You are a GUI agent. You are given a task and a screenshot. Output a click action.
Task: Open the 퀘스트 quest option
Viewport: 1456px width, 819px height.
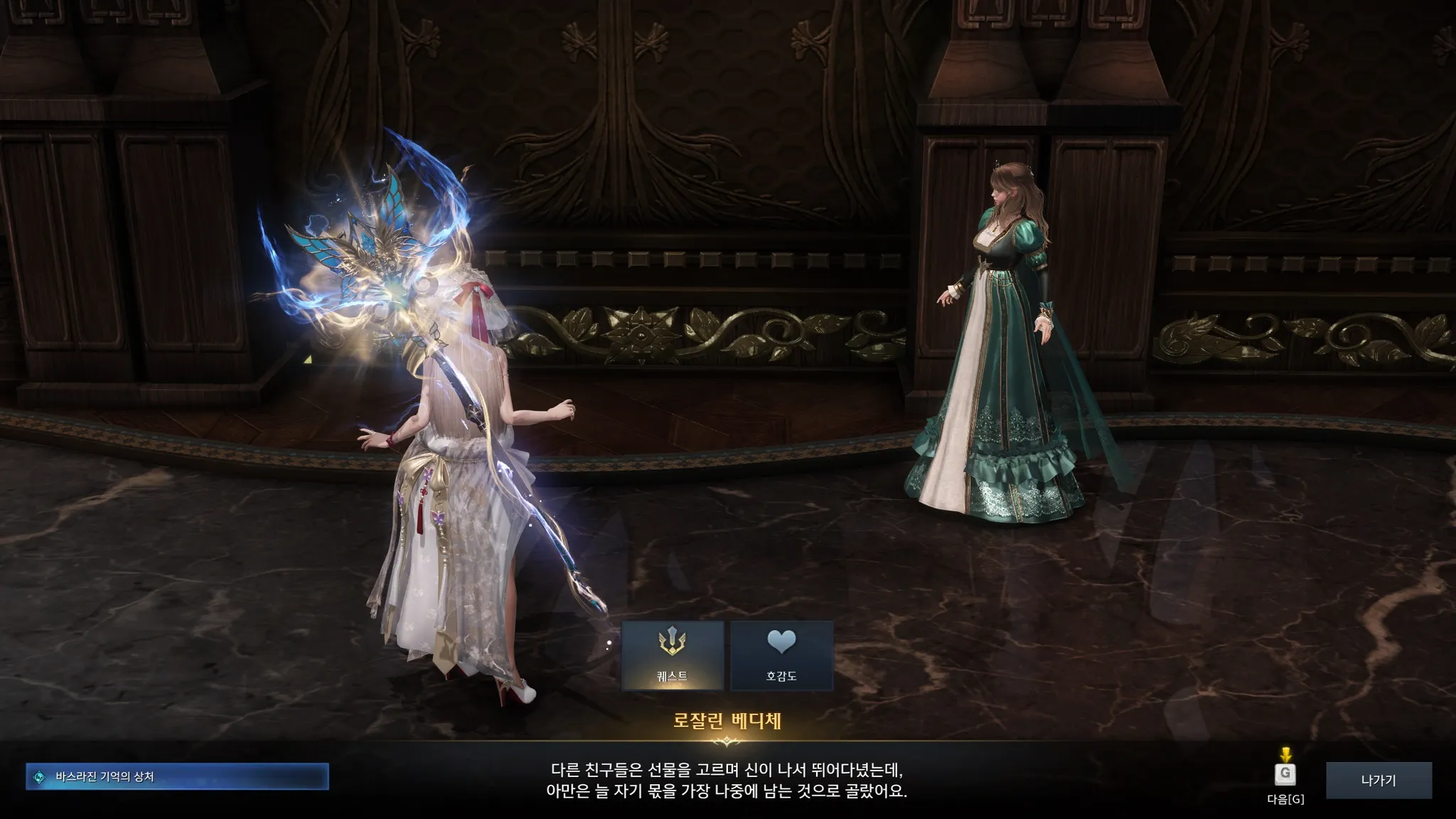(x=673, y=655)
